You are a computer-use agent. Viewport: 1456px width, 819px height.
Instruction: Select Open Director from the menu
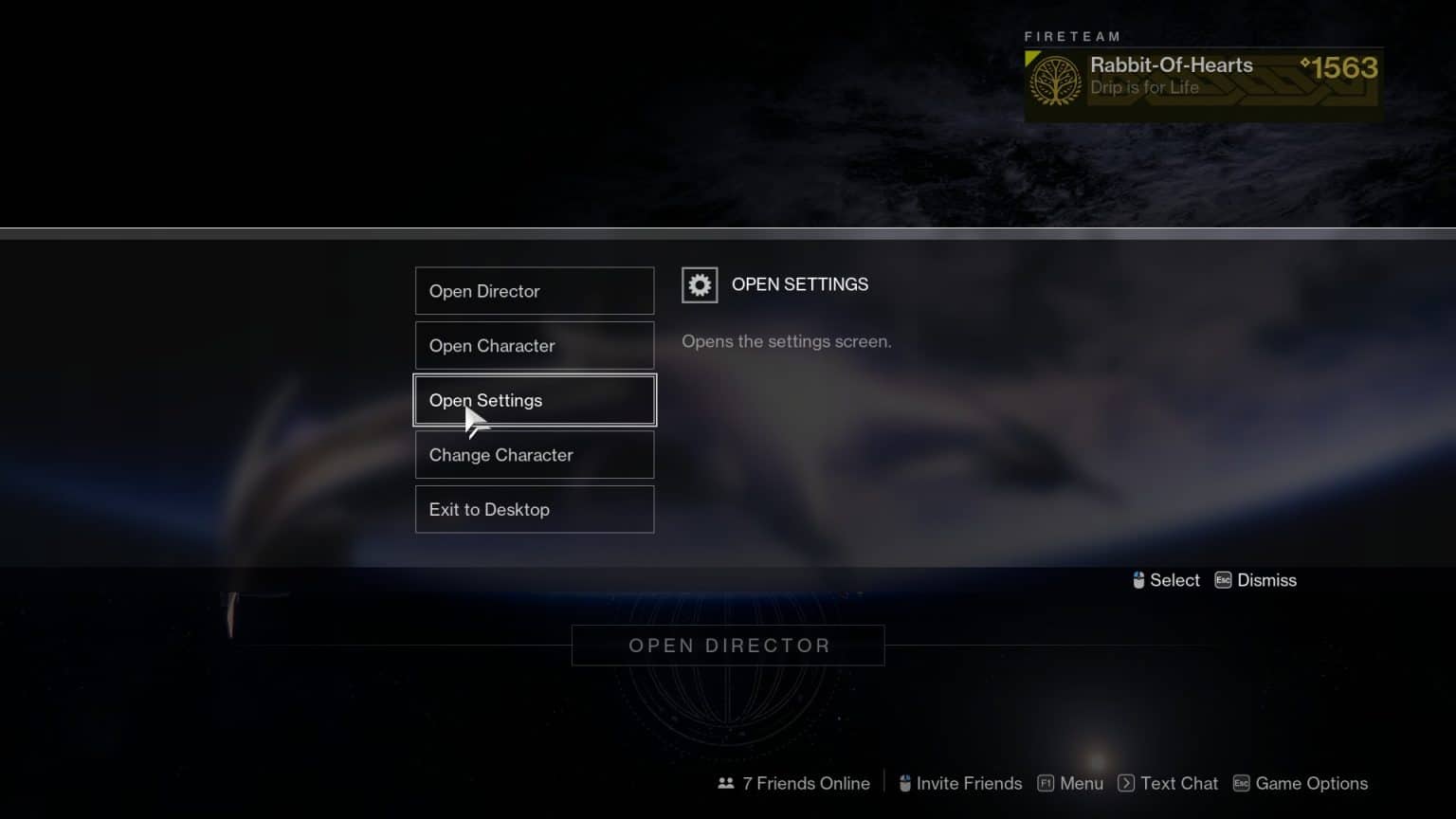(534, 291)
